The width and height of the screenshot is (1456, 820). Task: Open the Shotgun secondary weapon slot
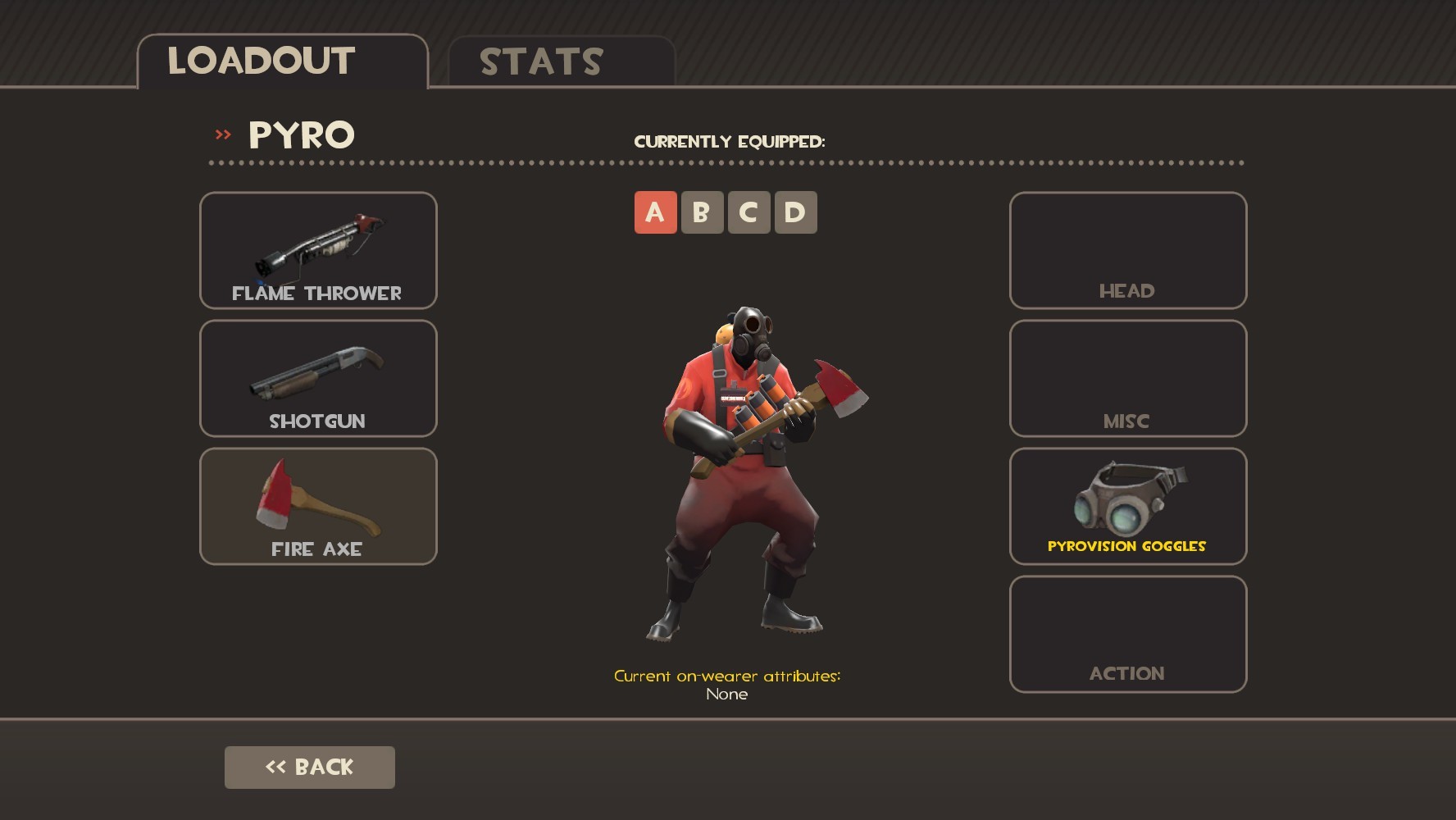318,378
